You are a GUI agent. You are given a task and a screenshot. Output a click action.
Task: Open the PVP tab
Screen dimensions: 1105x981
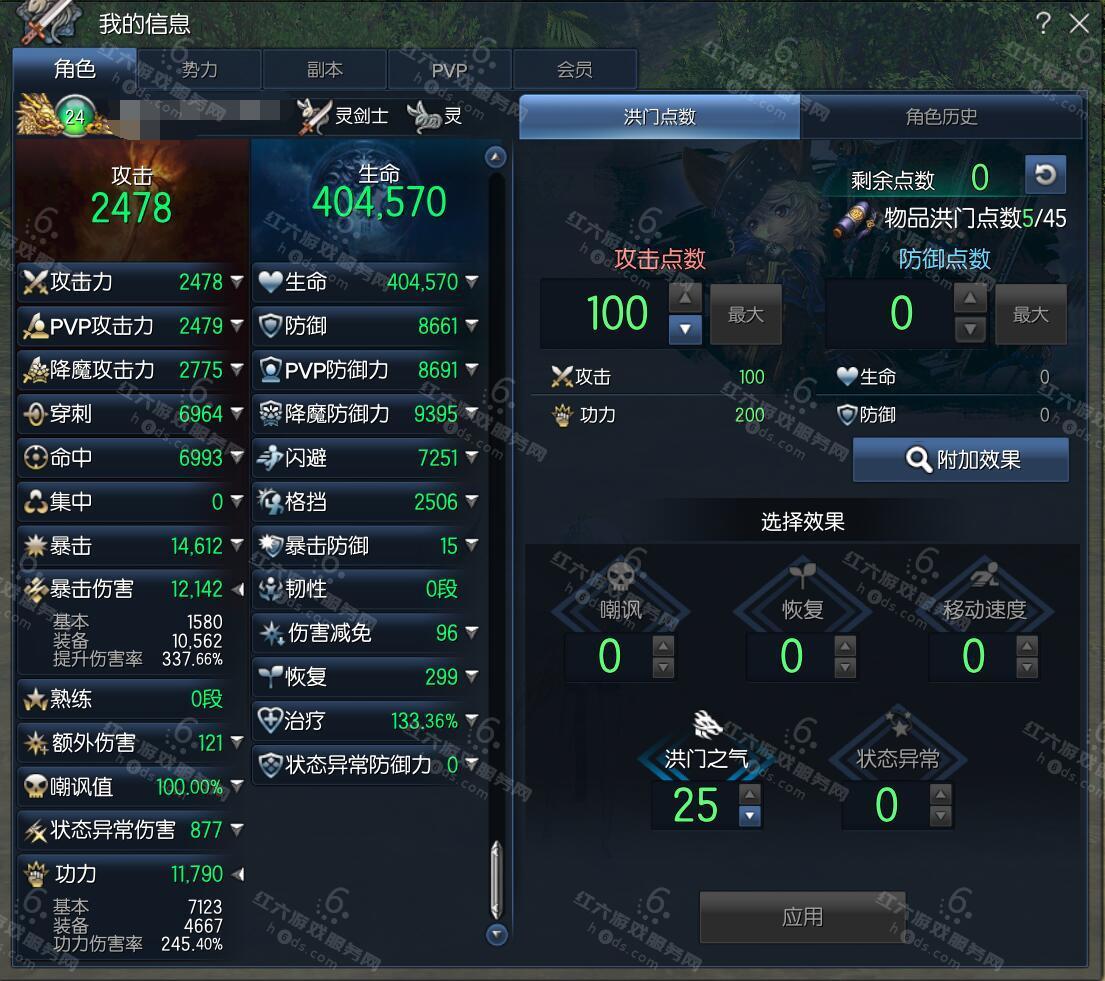click(x=450, y=70)
